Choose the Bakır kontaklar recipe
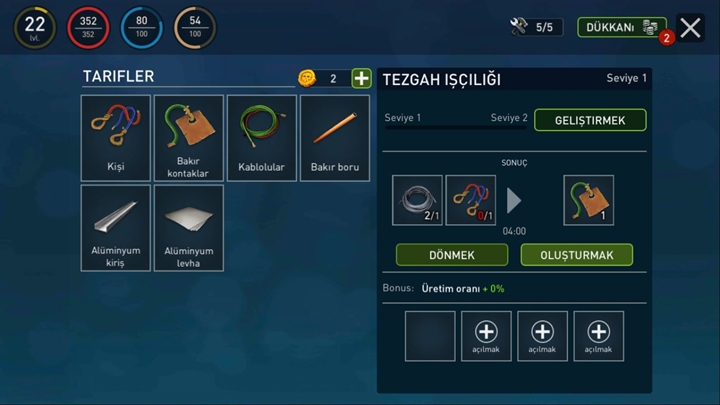This screenshot has width=720, height=405. coord(188,138)
